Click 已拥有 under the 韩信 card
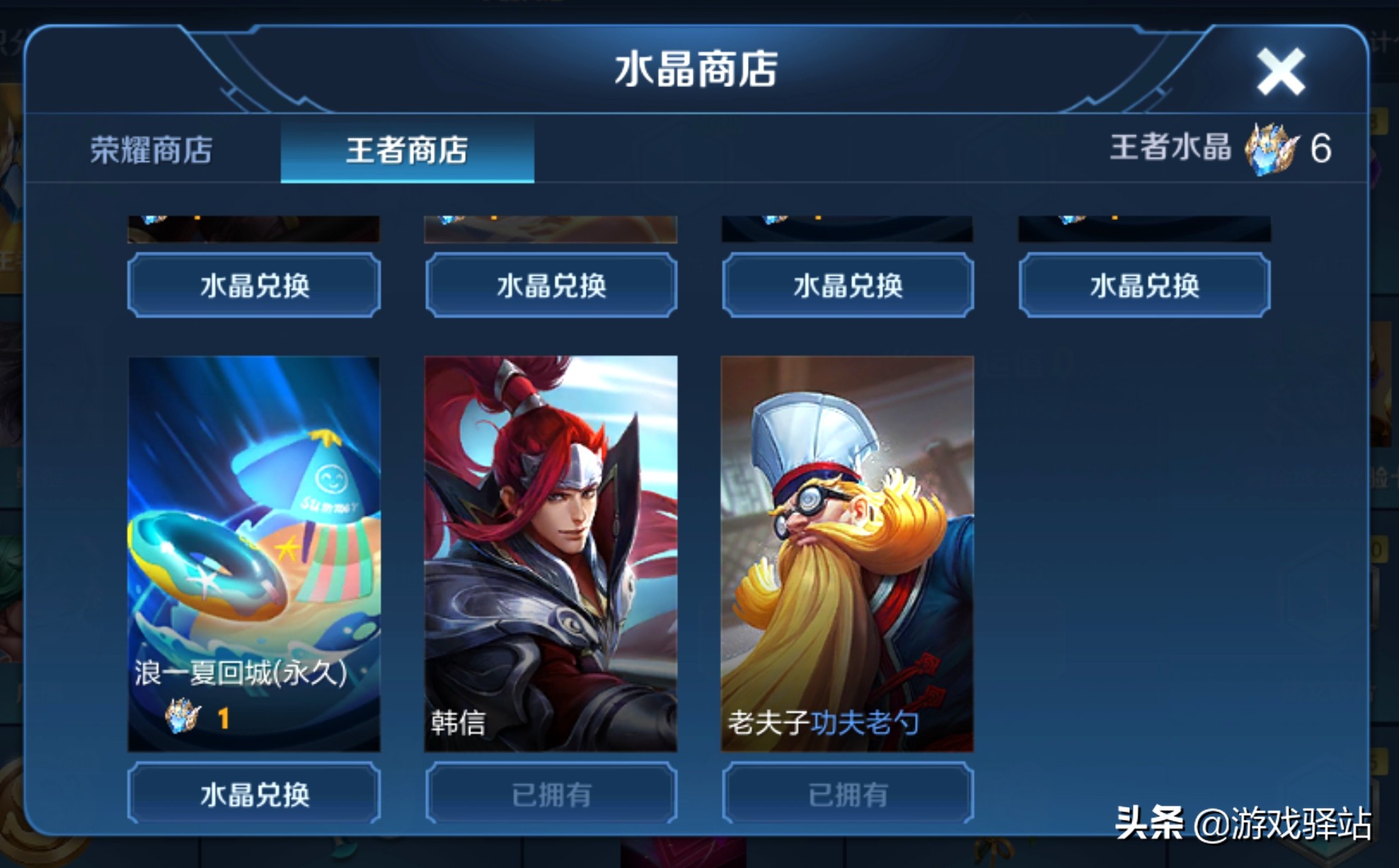This screenshot has width=1399, height=868. tap(551, 792)
